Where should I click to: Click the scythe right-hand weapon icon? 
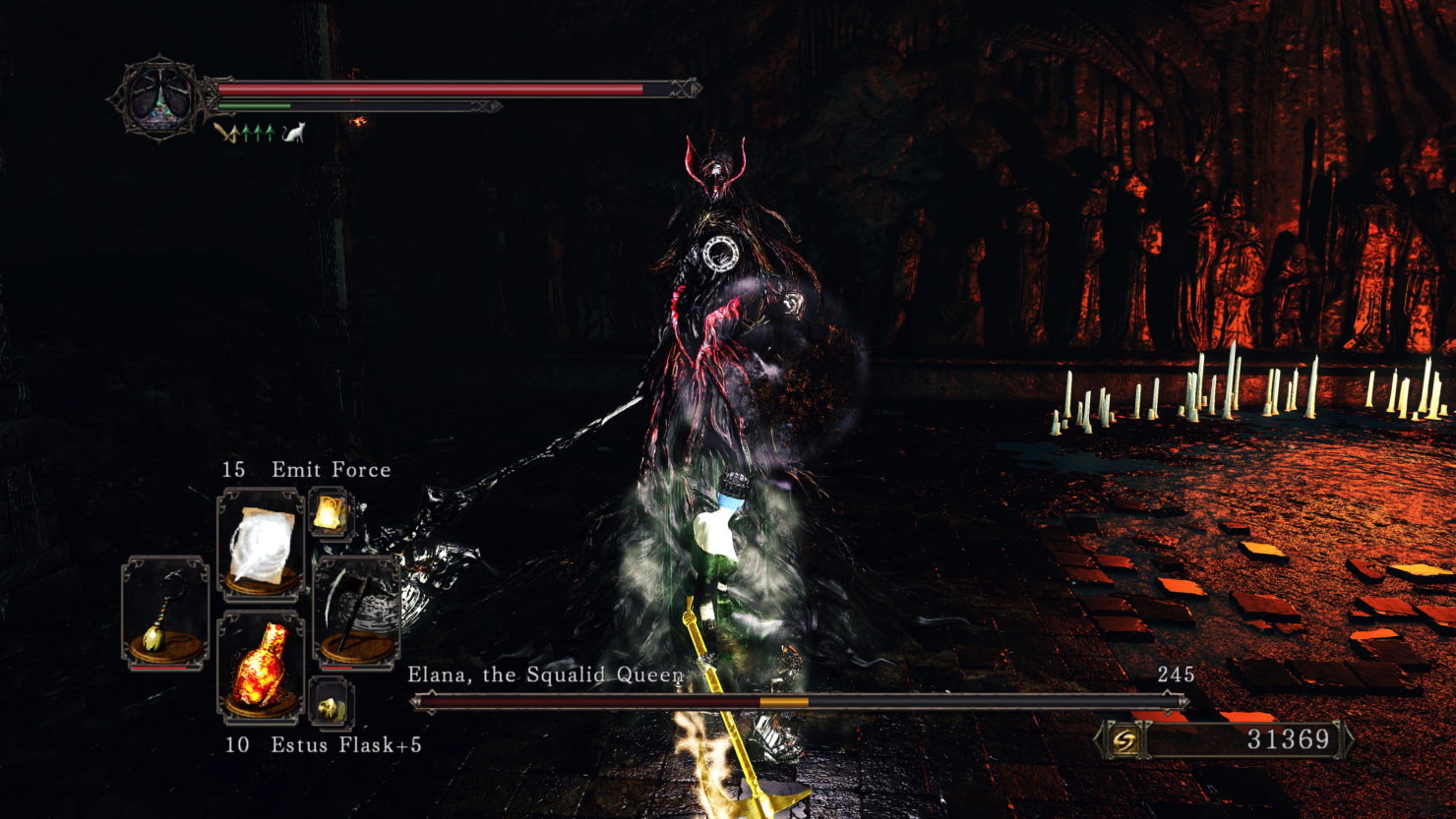(359, 608)
